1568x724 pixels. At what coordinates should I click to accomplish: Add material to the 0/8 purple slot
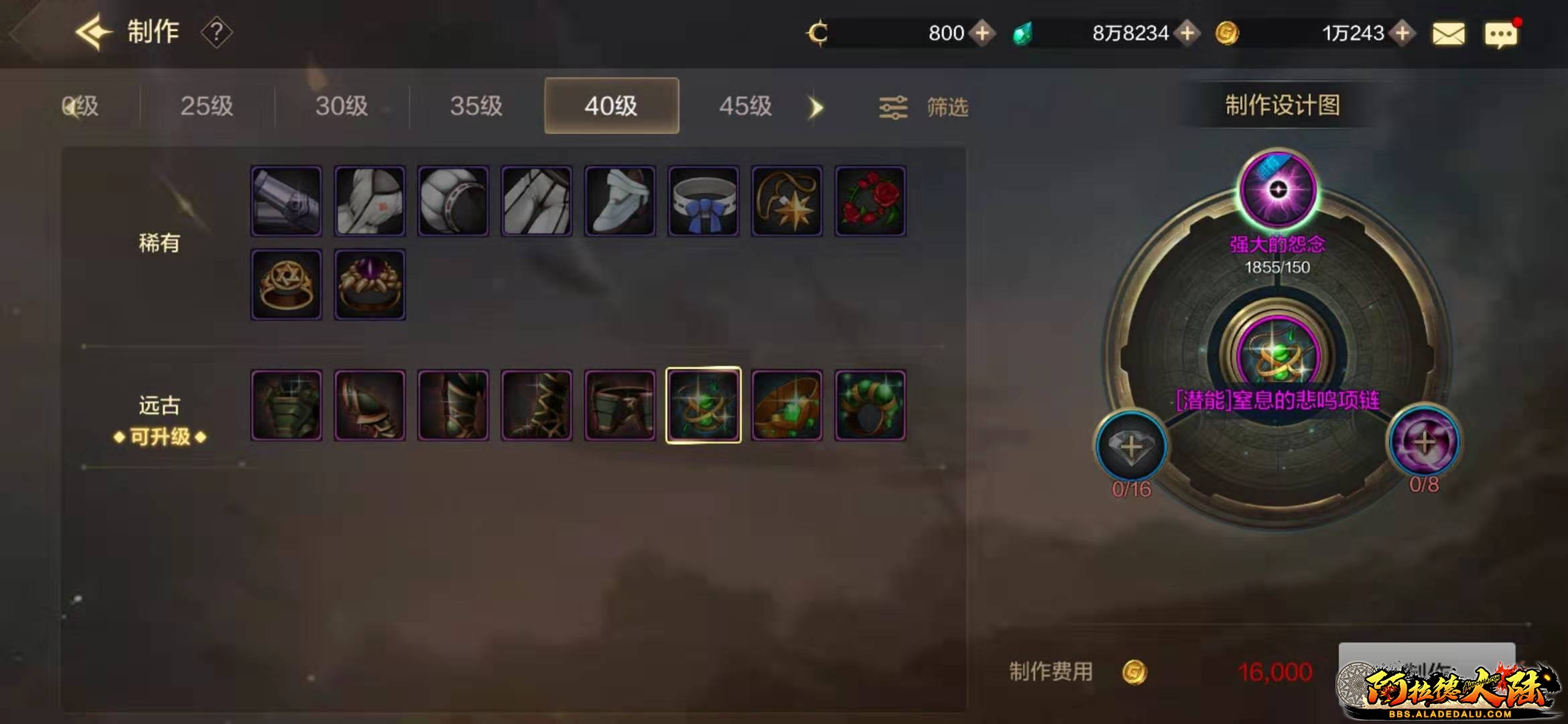1424,442
